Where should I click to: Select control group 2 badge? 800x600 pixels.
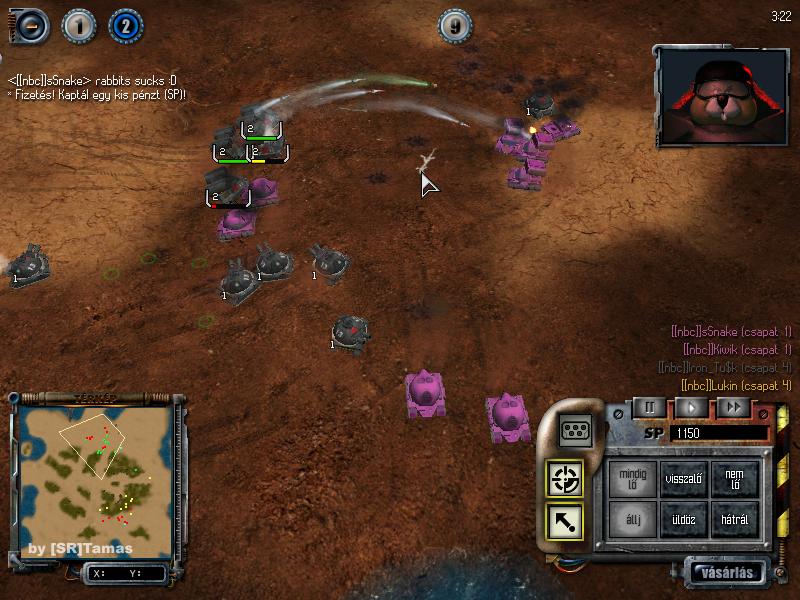point(126,26)
